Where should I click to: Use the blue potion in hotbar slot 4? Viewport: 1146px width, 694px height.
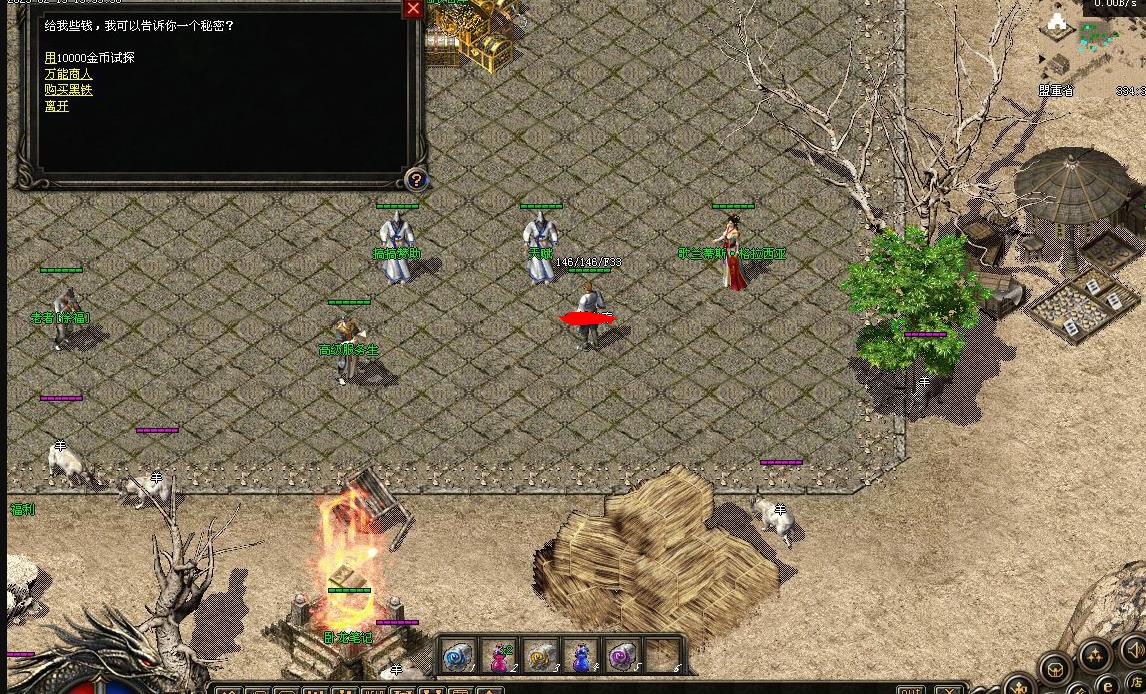point(581,657)
